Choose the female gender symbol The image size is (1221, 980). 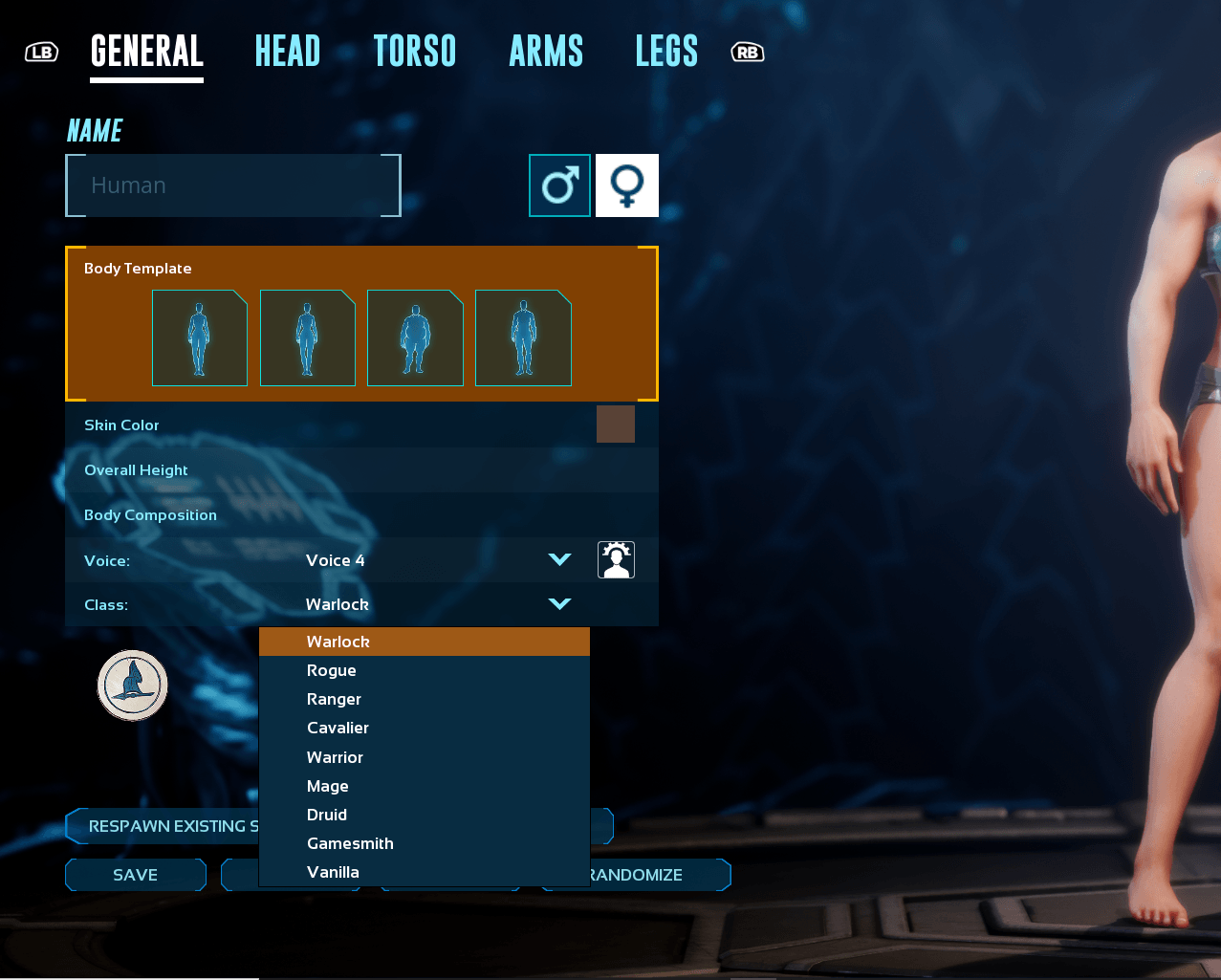click(x=627, y=185)
